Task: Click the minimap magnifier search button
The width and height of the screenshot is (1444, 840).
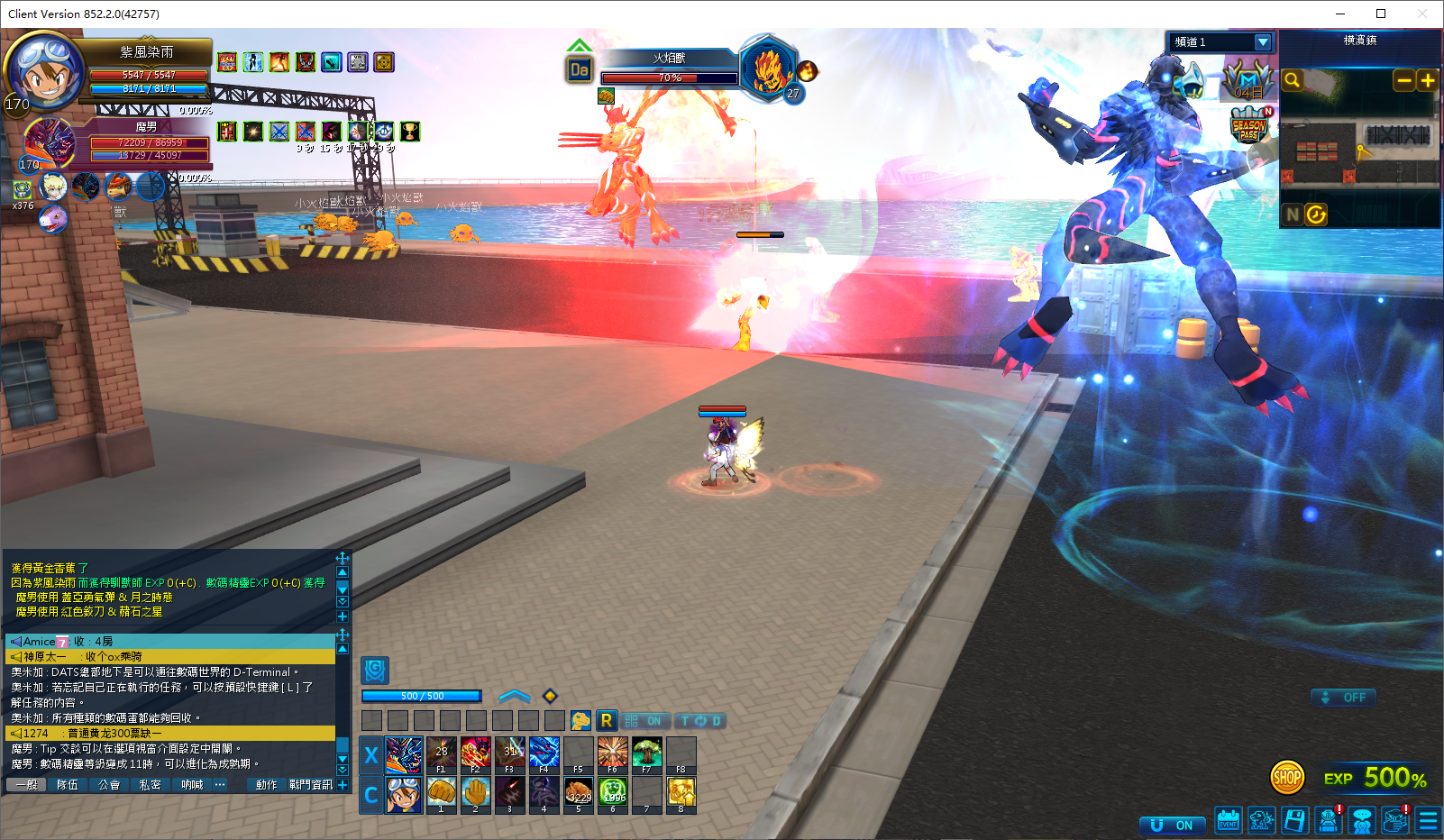Action: pos(1293,81)
